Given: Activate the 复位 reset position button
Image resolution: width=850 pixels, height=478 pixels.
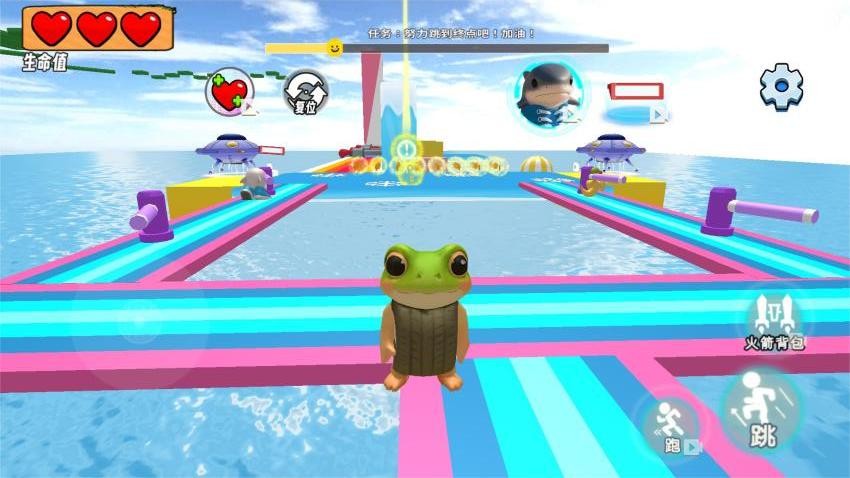Looking at the screenshot, I should pos(305,93).
